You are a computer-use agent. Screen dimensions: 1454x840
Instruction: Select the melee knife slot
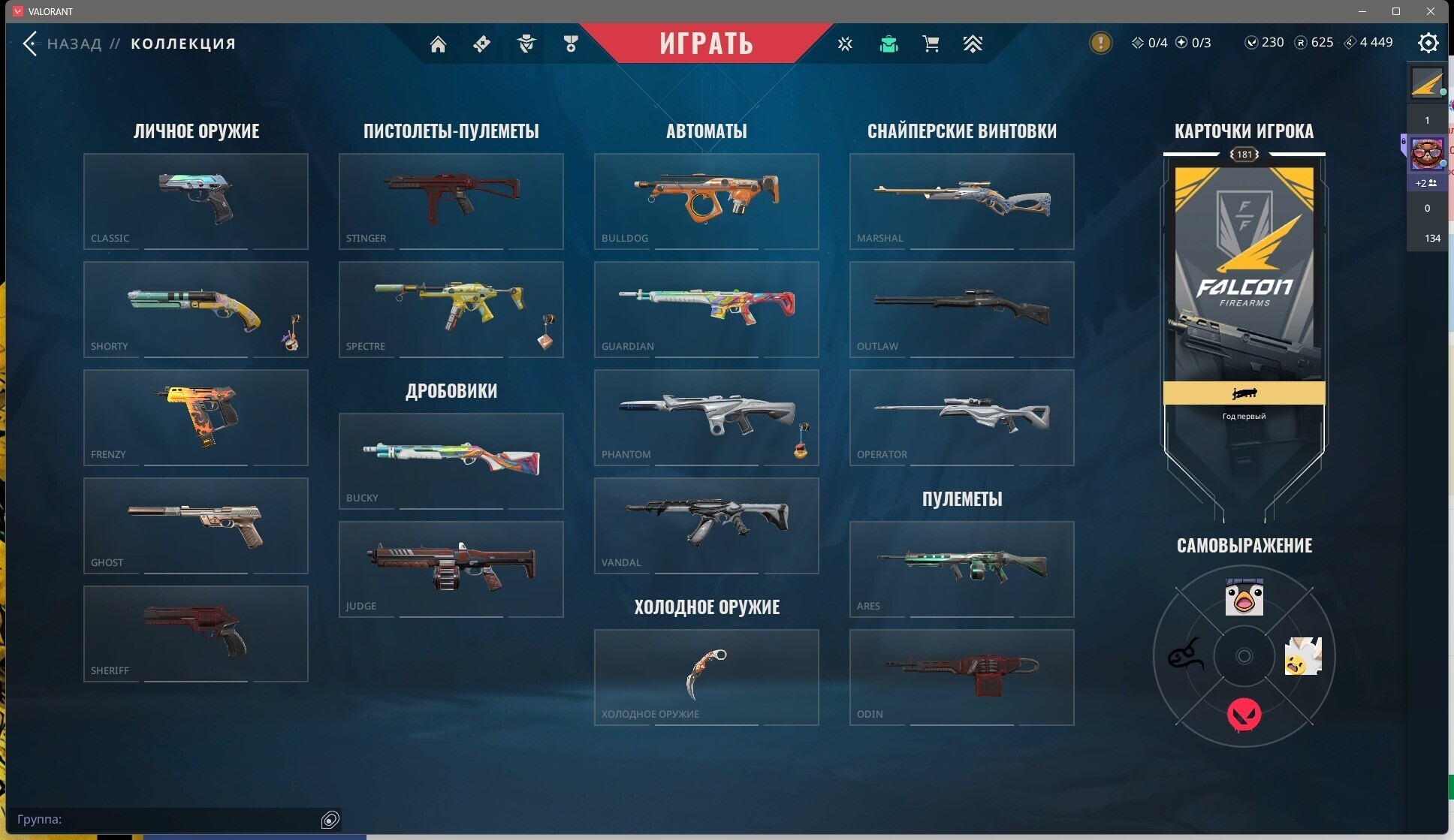(707, 677)
